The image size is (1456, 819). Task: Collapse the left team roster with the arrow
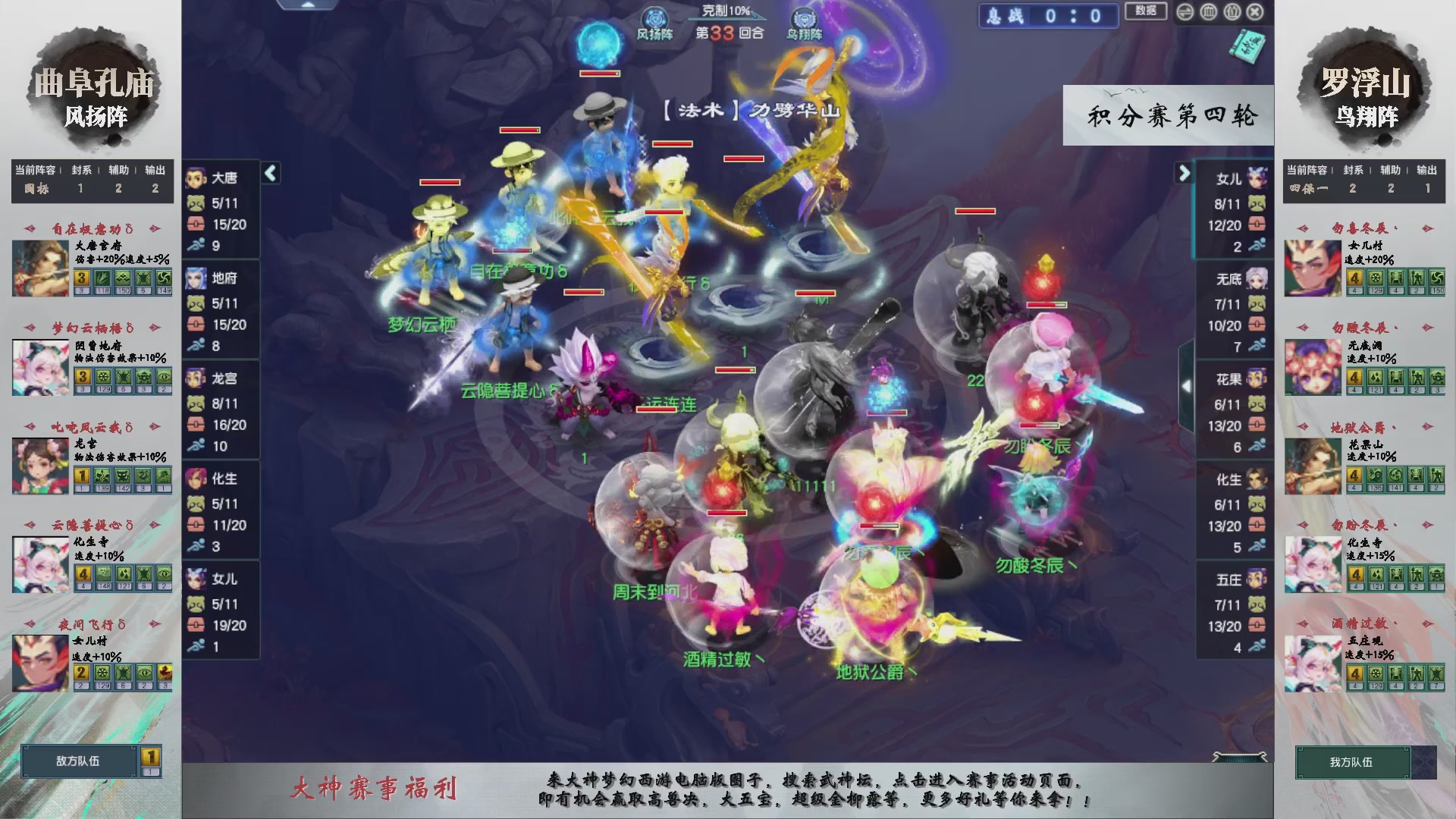click(269, 173)
